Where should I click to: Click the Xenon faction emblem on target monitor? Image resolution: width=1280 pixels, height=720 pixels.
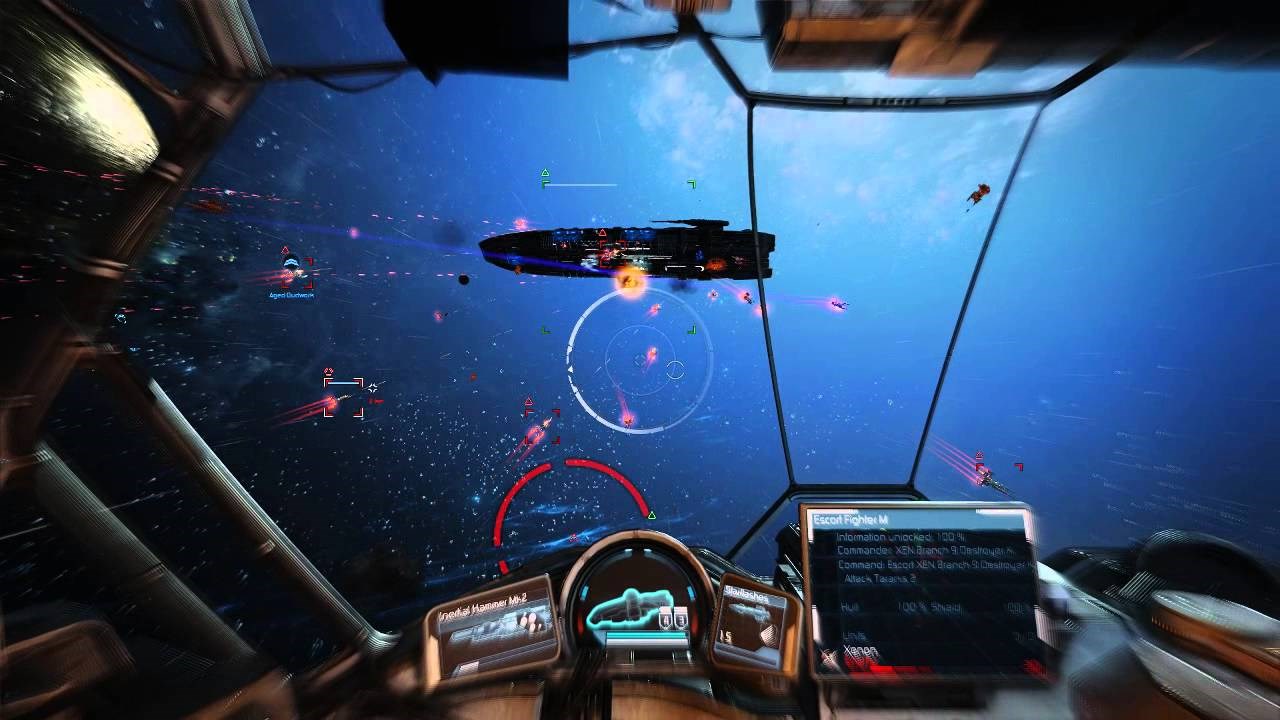coord(831,653)
